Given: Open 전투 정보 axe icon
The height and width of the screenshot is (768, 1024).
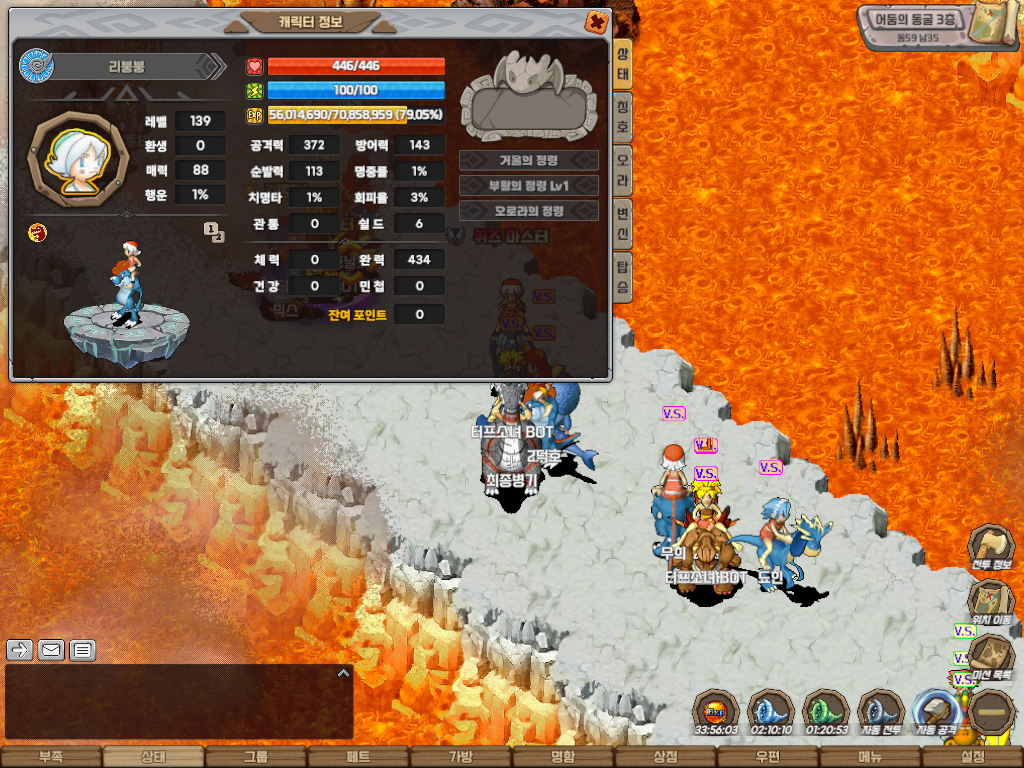Looking at the screenshot, I should (991, 549).
